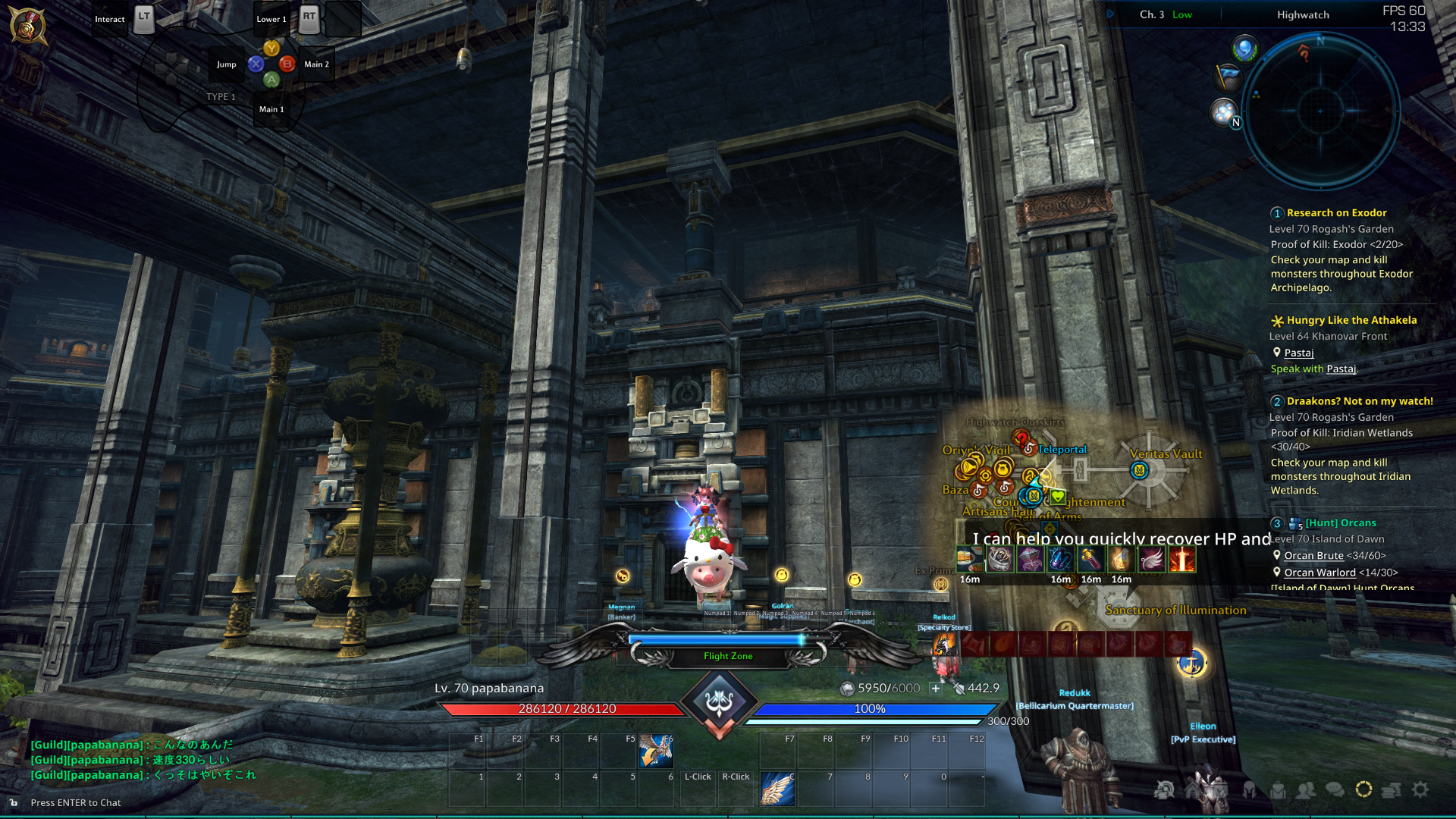Click the Press ENTER to Chat box
The width and height of the screenshot is (1456, 819).
(x=76, y=803)
